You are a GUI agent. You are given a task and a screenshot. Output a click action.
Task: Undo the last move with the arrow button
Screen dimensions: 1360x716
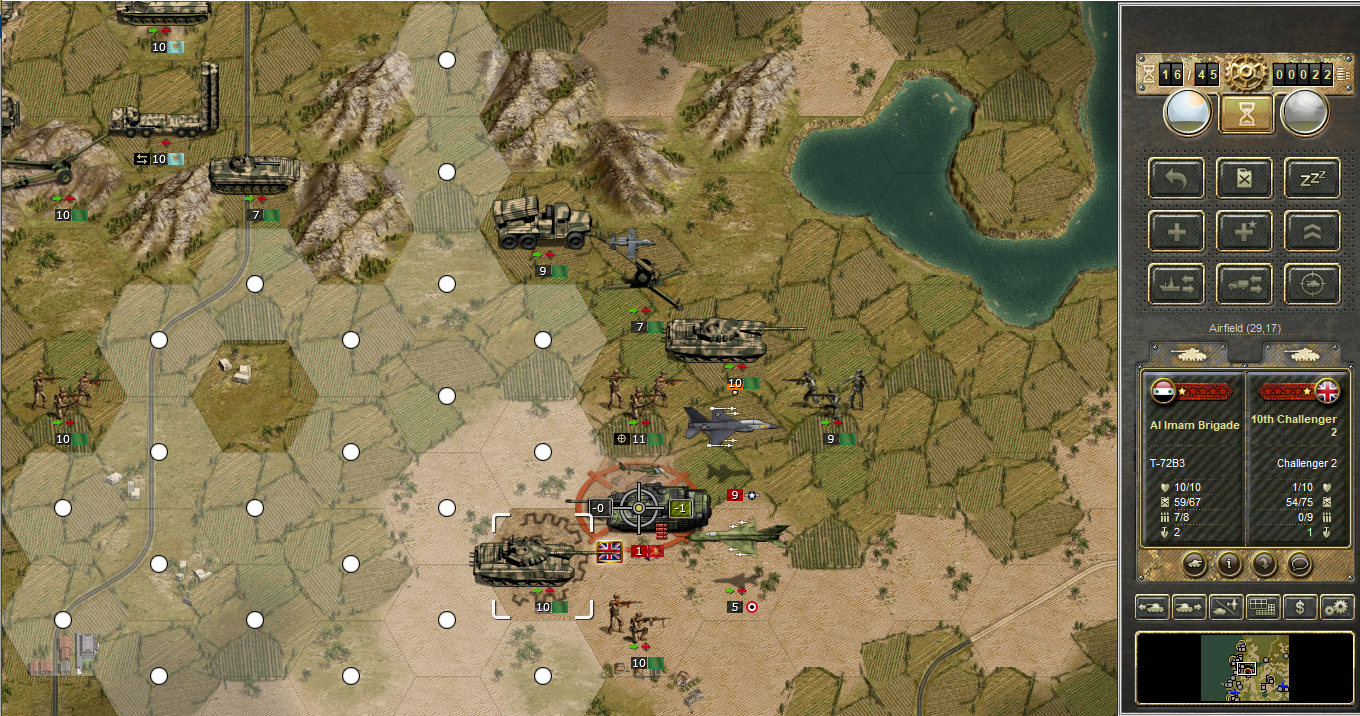click(1176, 178)
